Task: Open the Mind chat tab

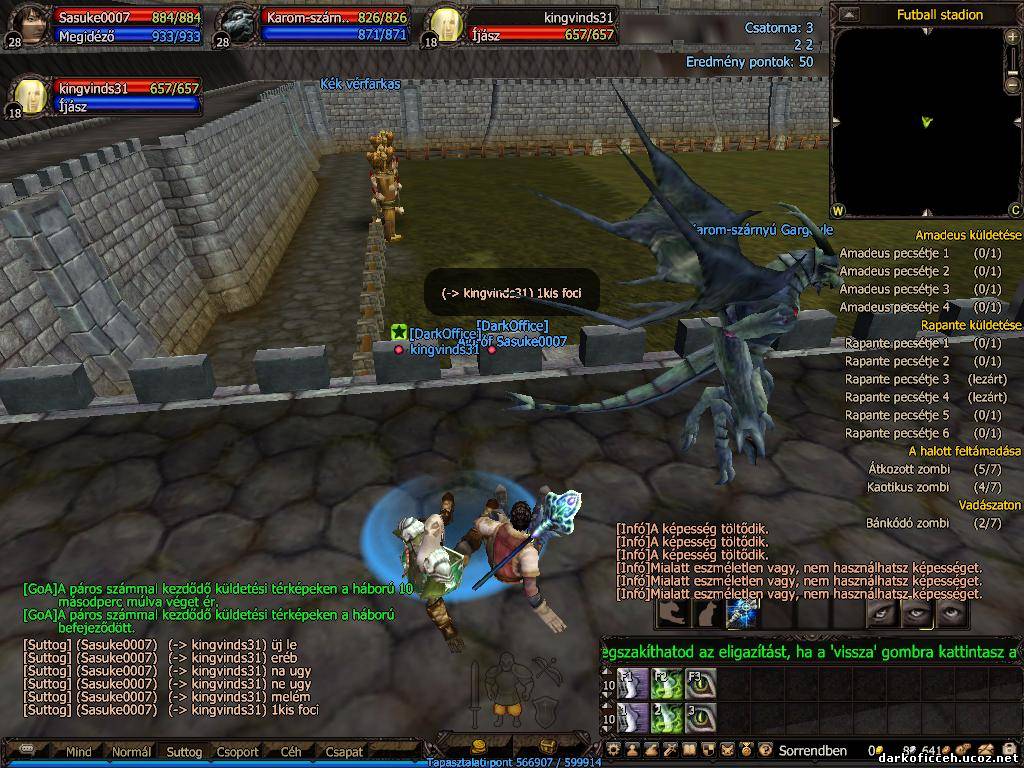Action: [78, 752]
